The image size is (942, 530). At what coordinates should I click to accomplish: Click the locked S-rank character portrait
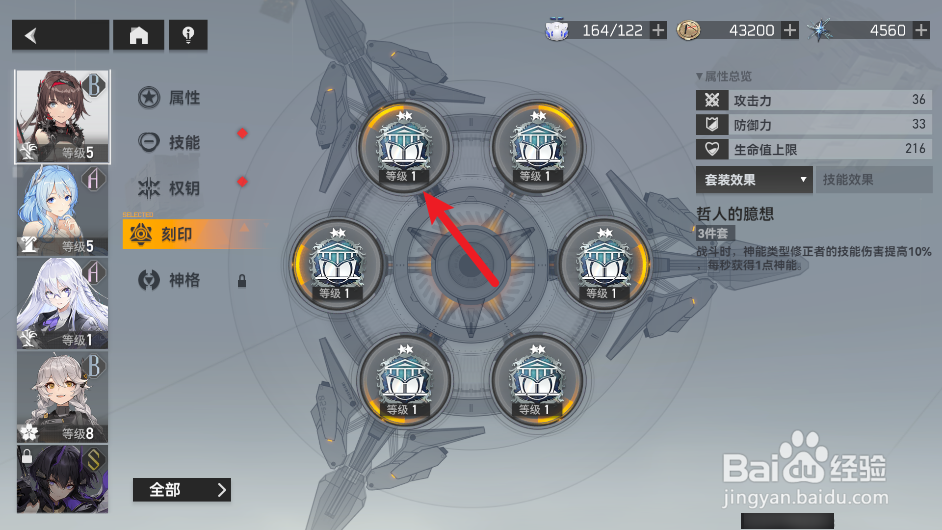[62, 478]
